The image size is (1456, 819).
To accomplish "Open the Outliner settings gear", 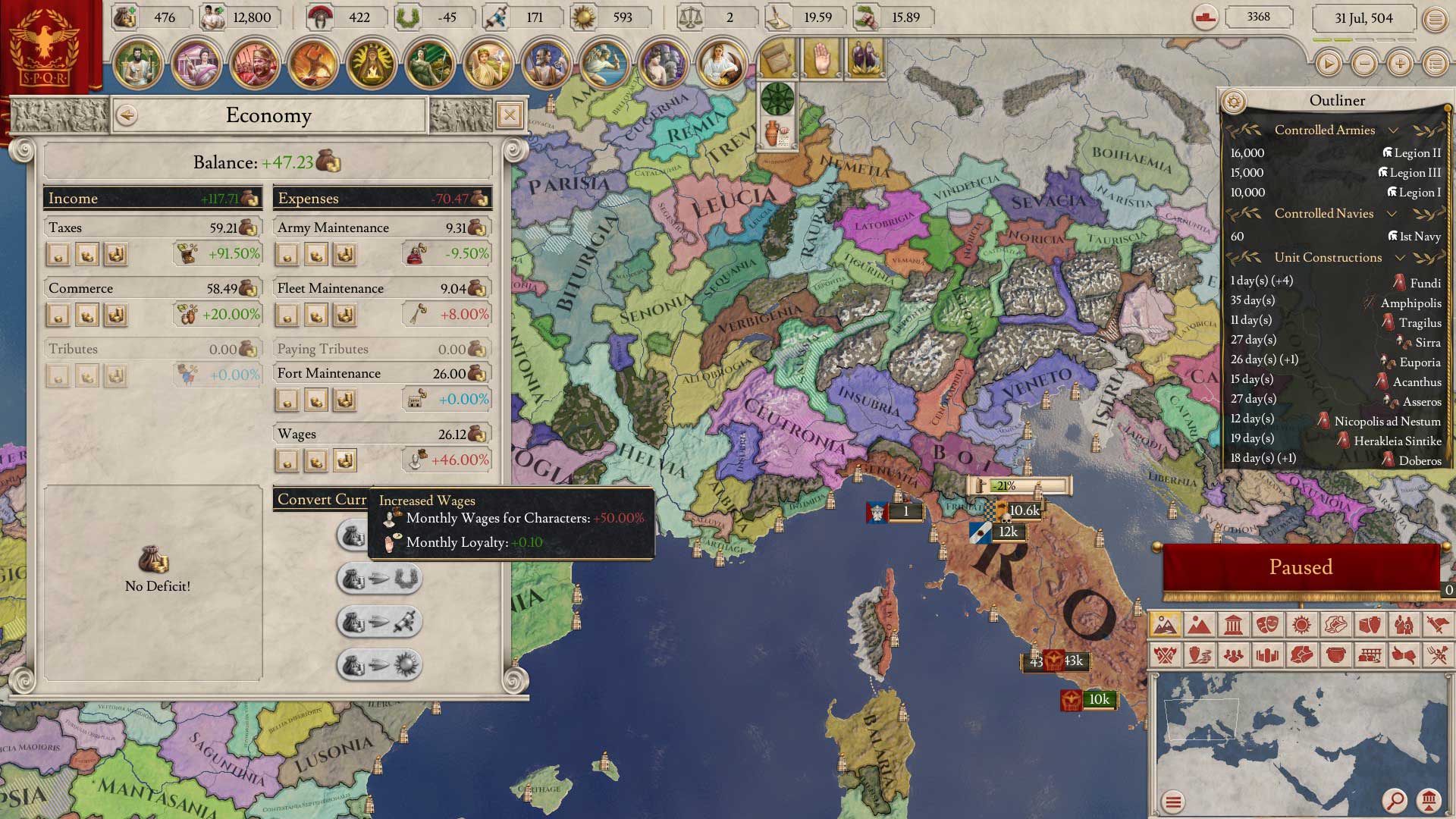I will (1234, 101).
